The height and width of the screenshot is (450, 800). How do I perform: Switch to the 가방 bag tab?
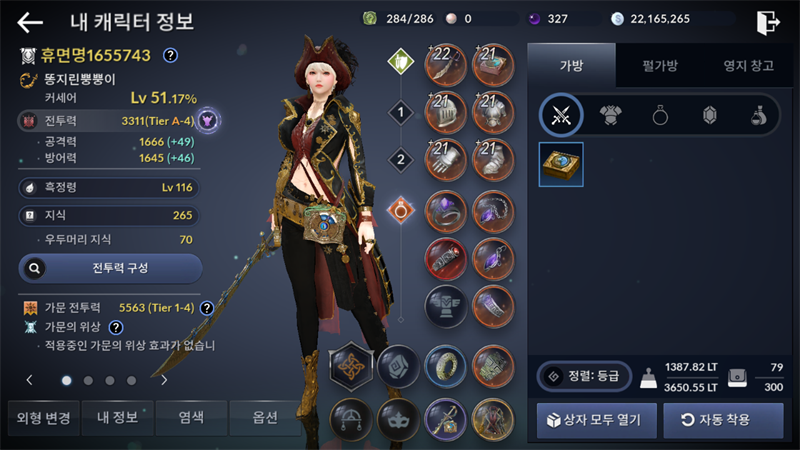click(571, 66)
